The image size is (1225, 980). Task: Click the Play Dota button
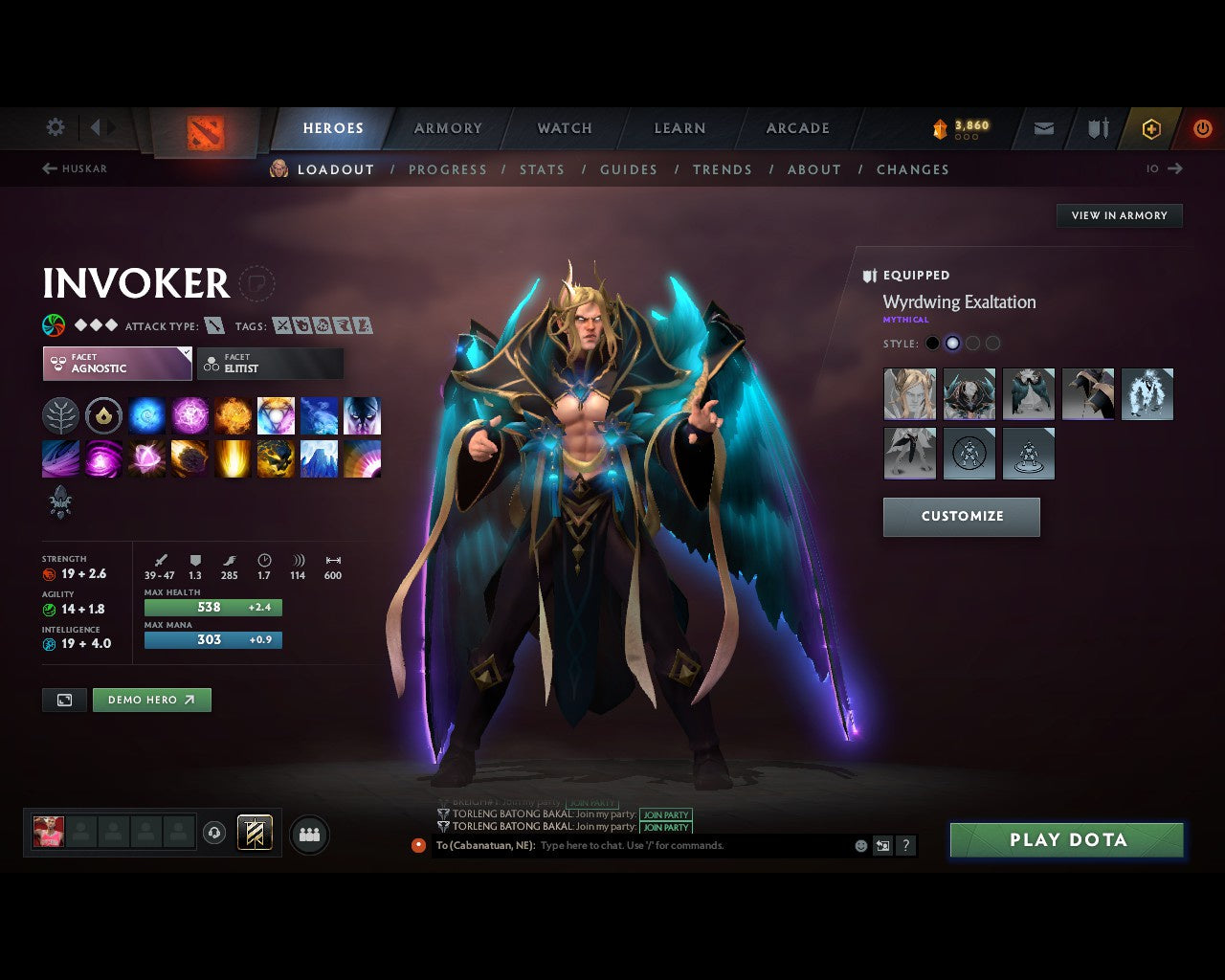point(1066,840)
